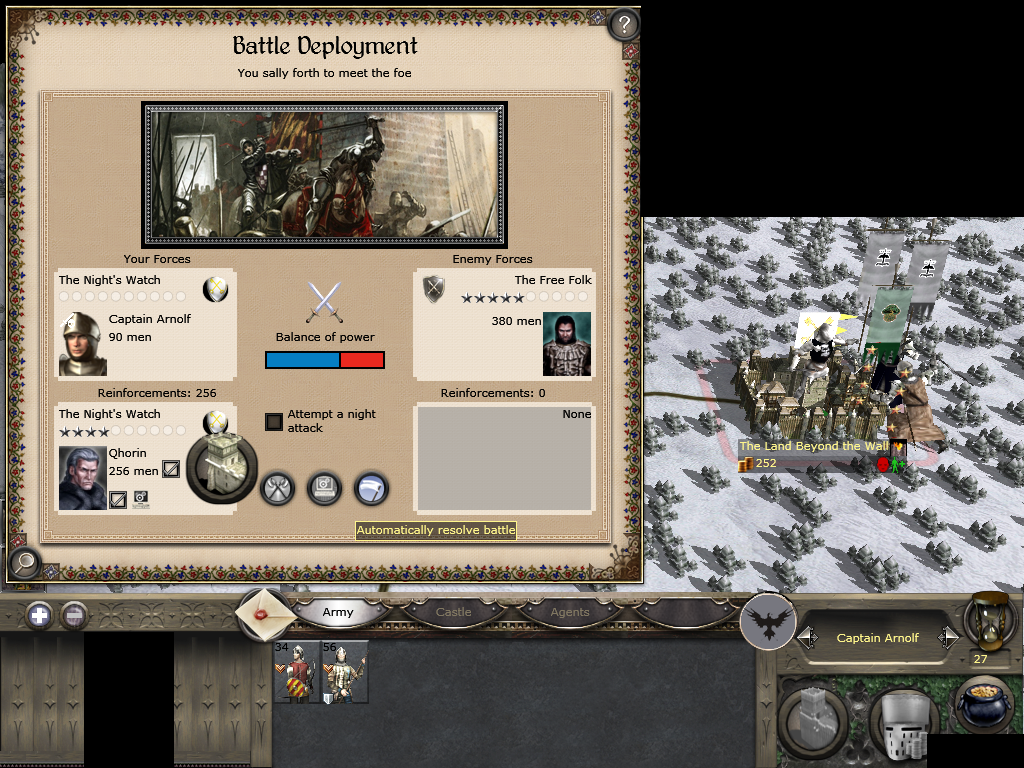Select the Army tab
This screenshot has width=1024, height=768.
coord(338,612)
